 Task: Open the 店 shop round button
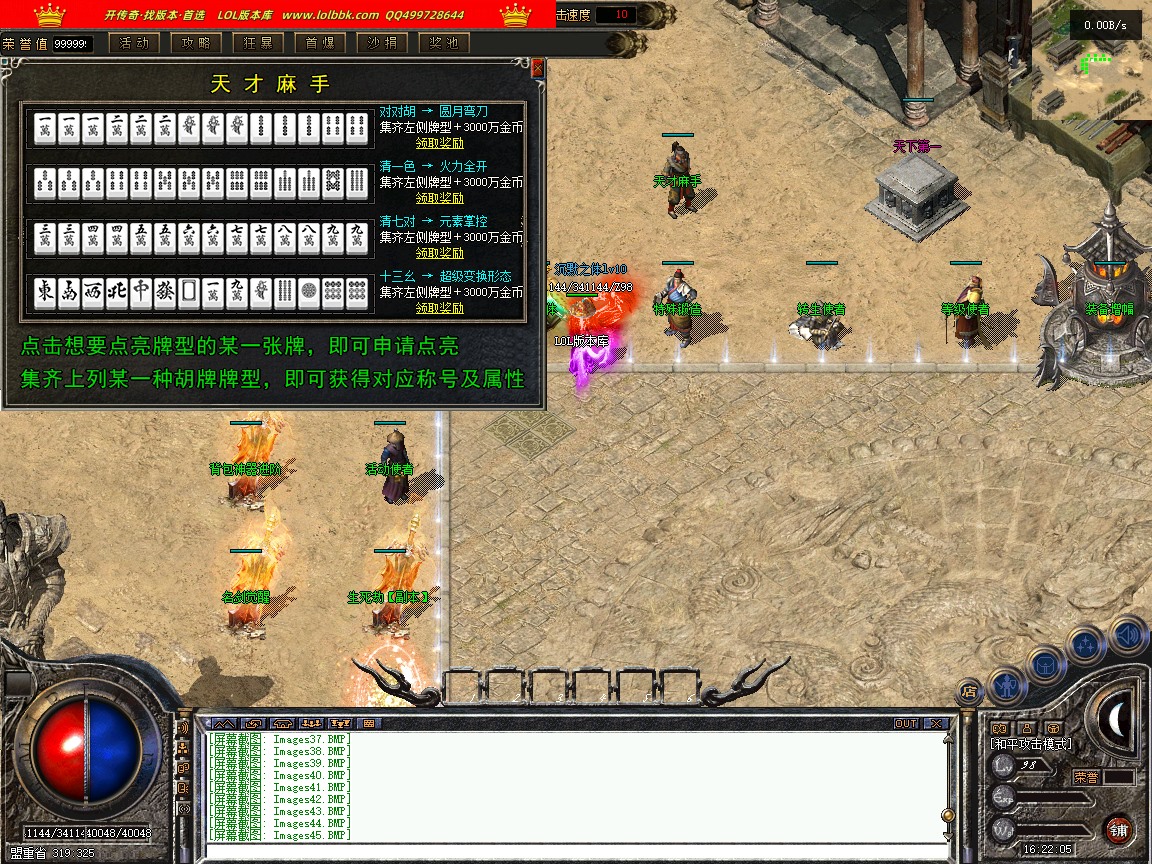pos(969,689)
